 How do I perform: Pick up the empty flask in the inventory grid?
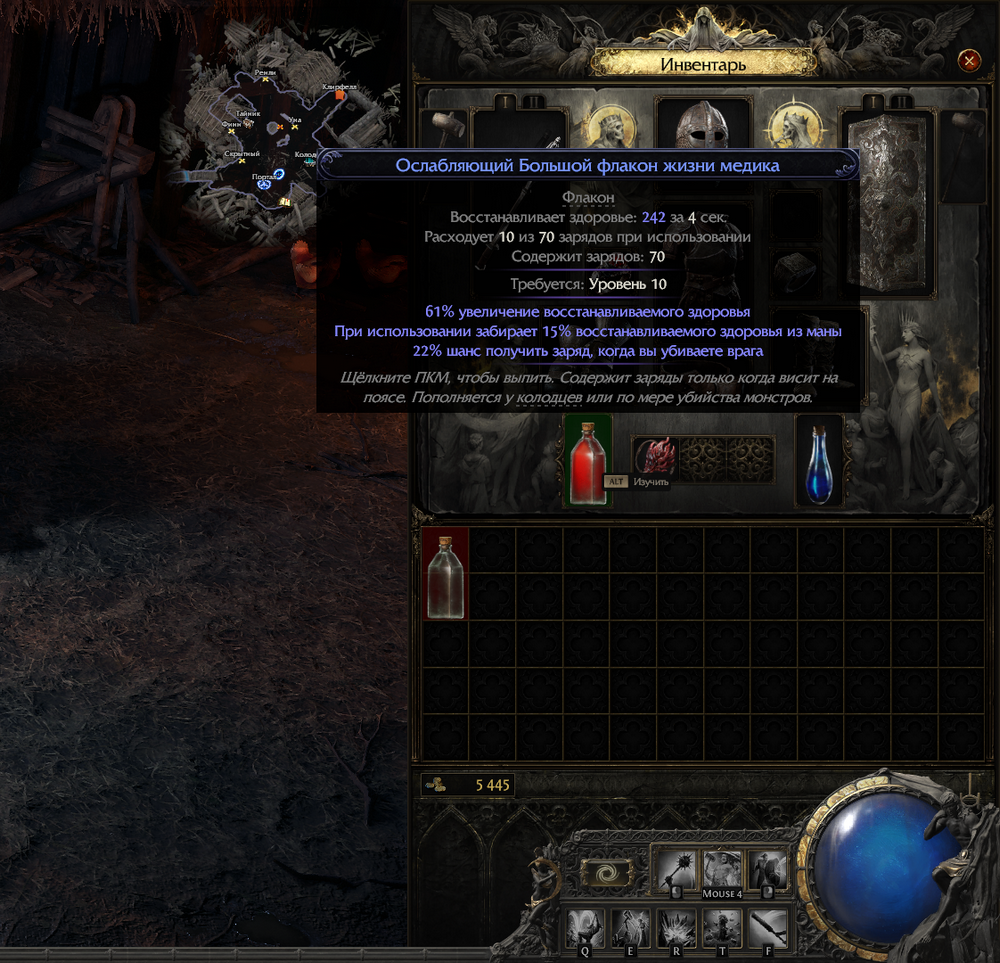coord(445,575)
